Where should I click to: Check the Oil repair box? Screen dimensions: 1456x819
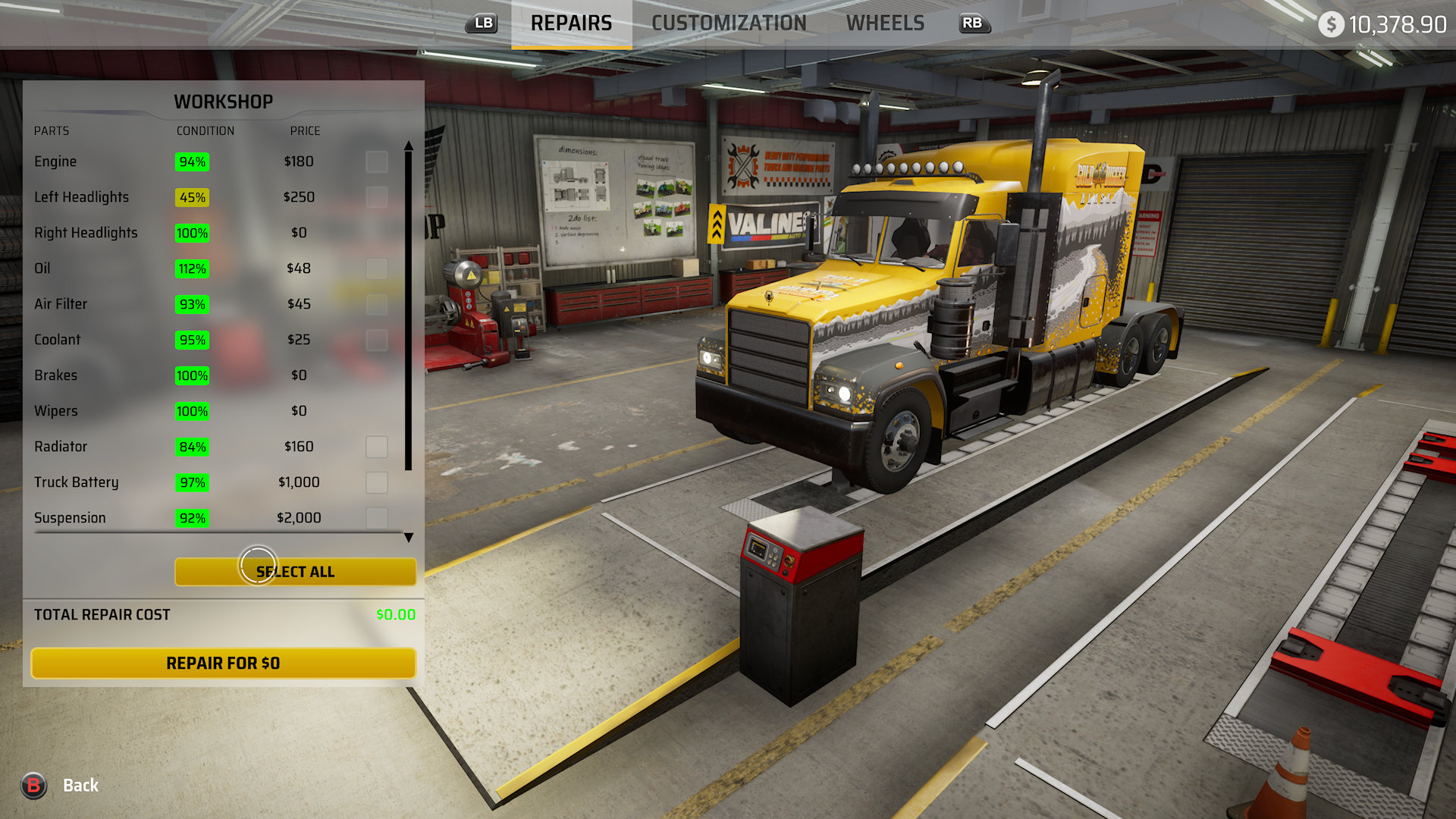coord(377,268)
